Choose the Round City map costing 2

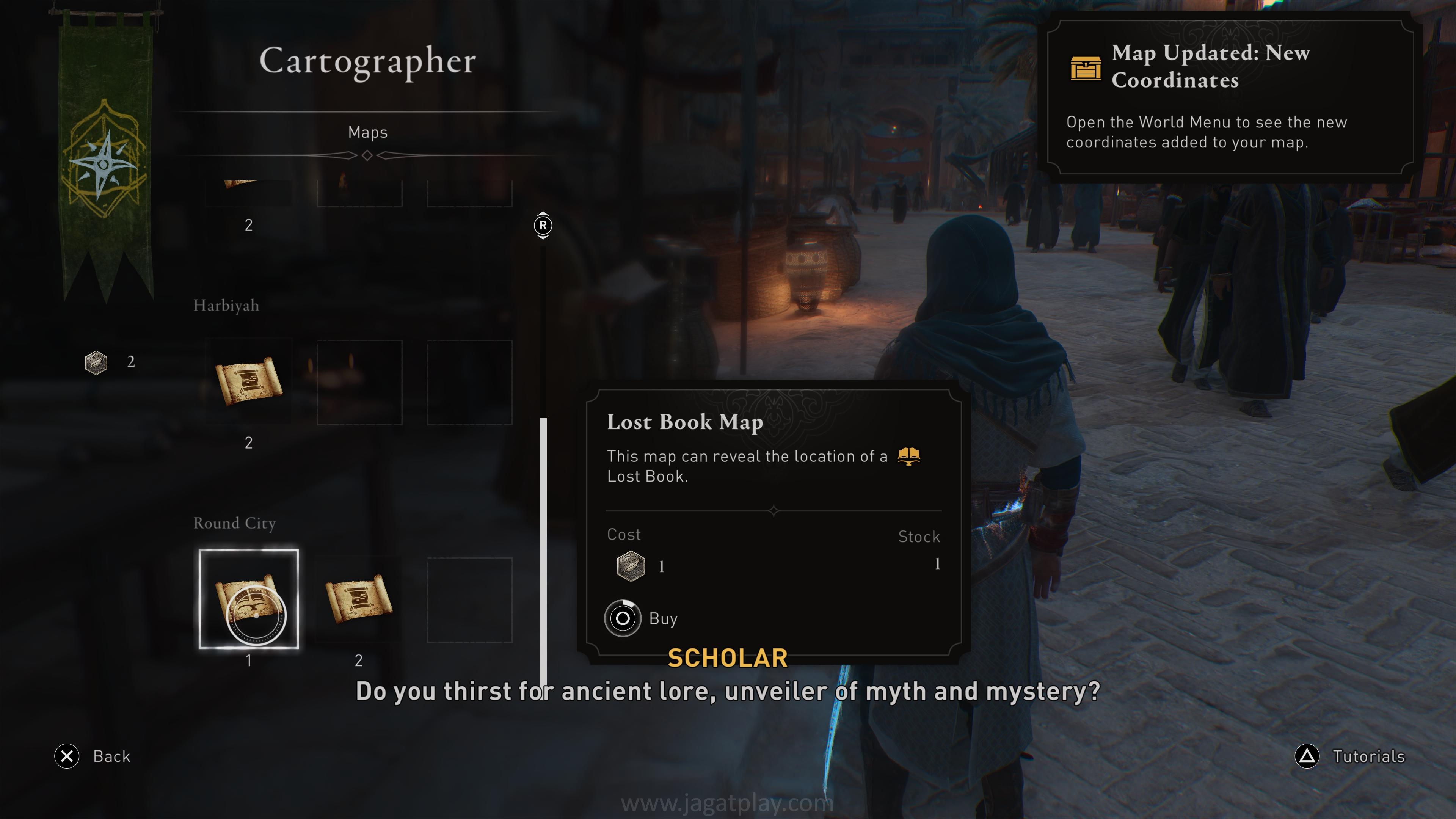(x=358, y=599)
